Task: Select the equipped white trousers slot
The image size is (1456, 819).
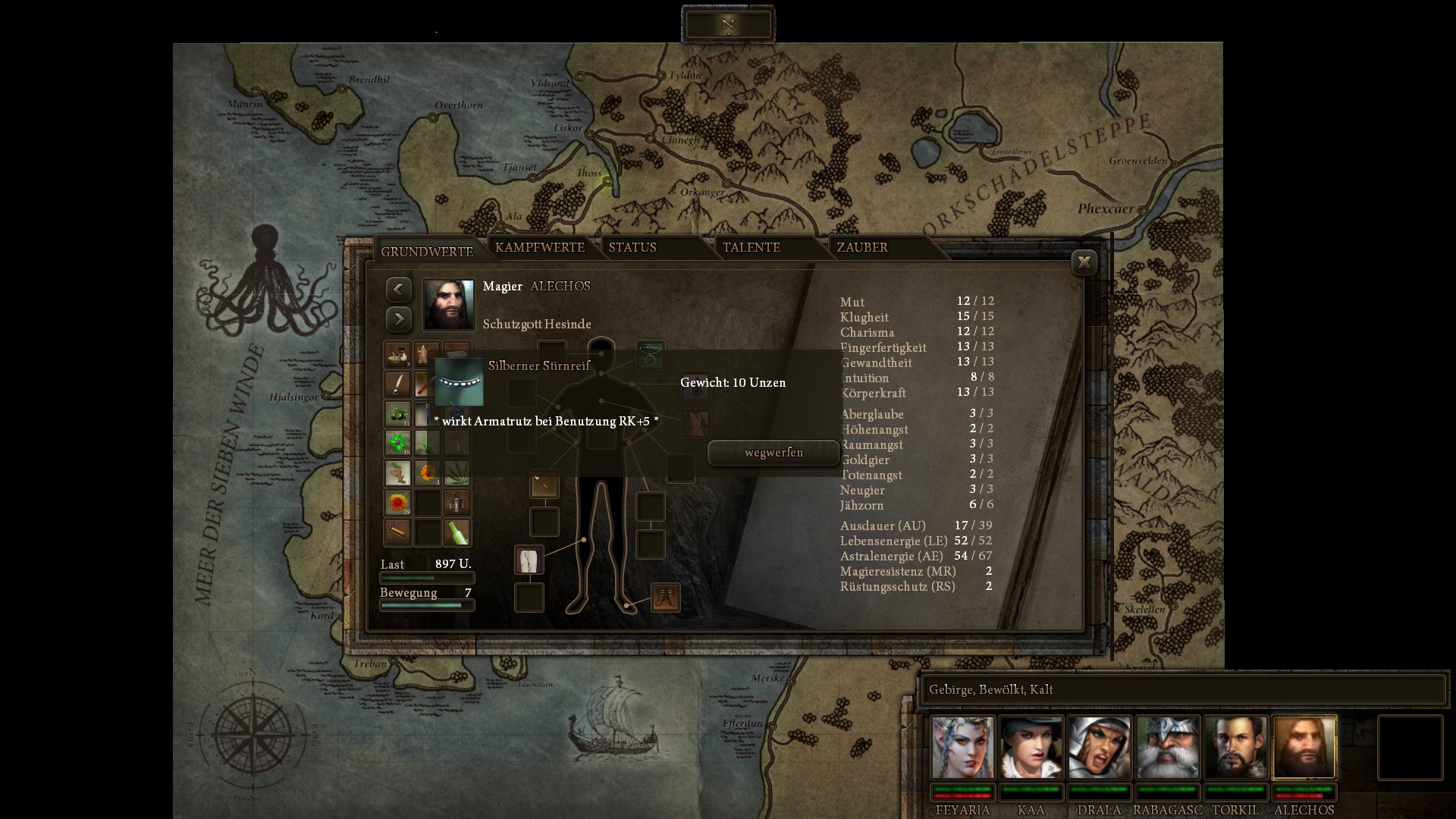Action: [x=529, y=560]
